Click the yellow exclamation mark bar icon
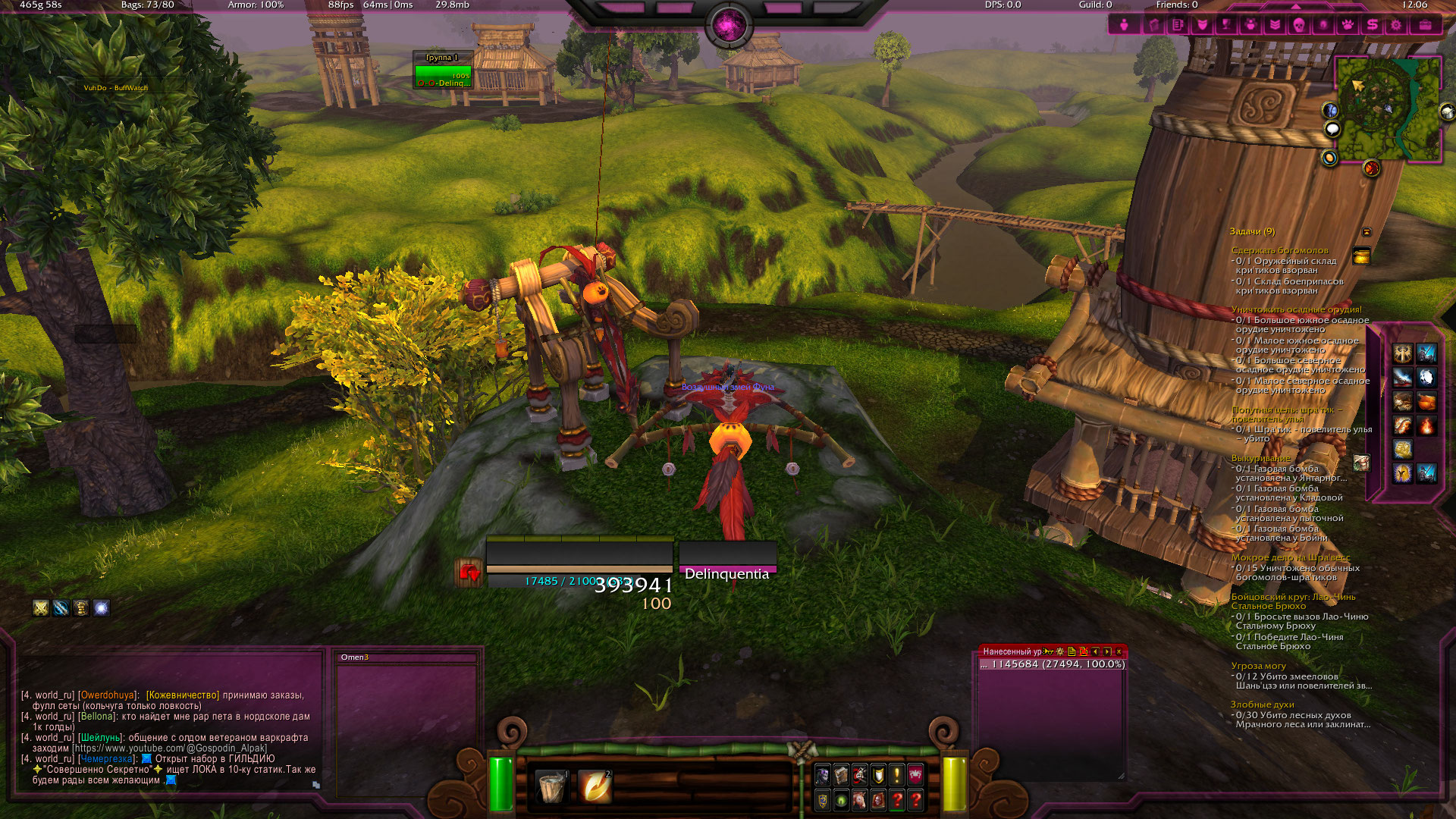The image size is (1456, 819). pos(896,775)
